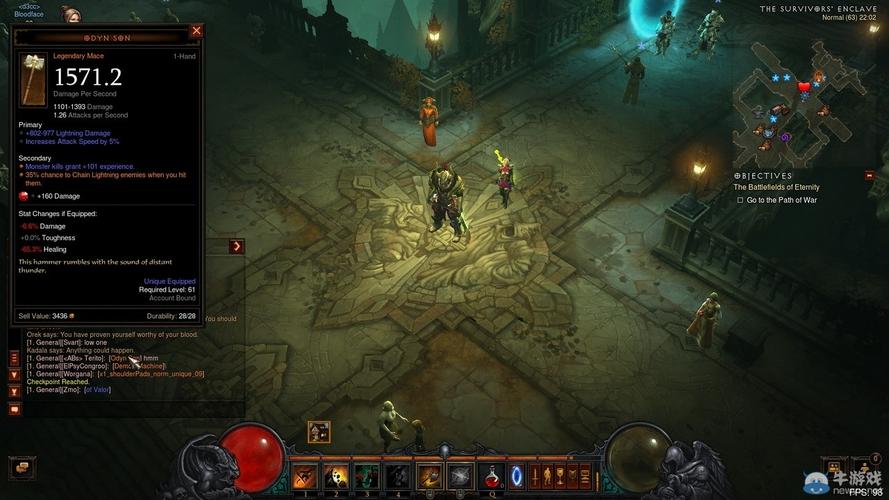Activate the grey secondary mouse skill
This screenshot has height=500, width=889.
pos(459,476)
